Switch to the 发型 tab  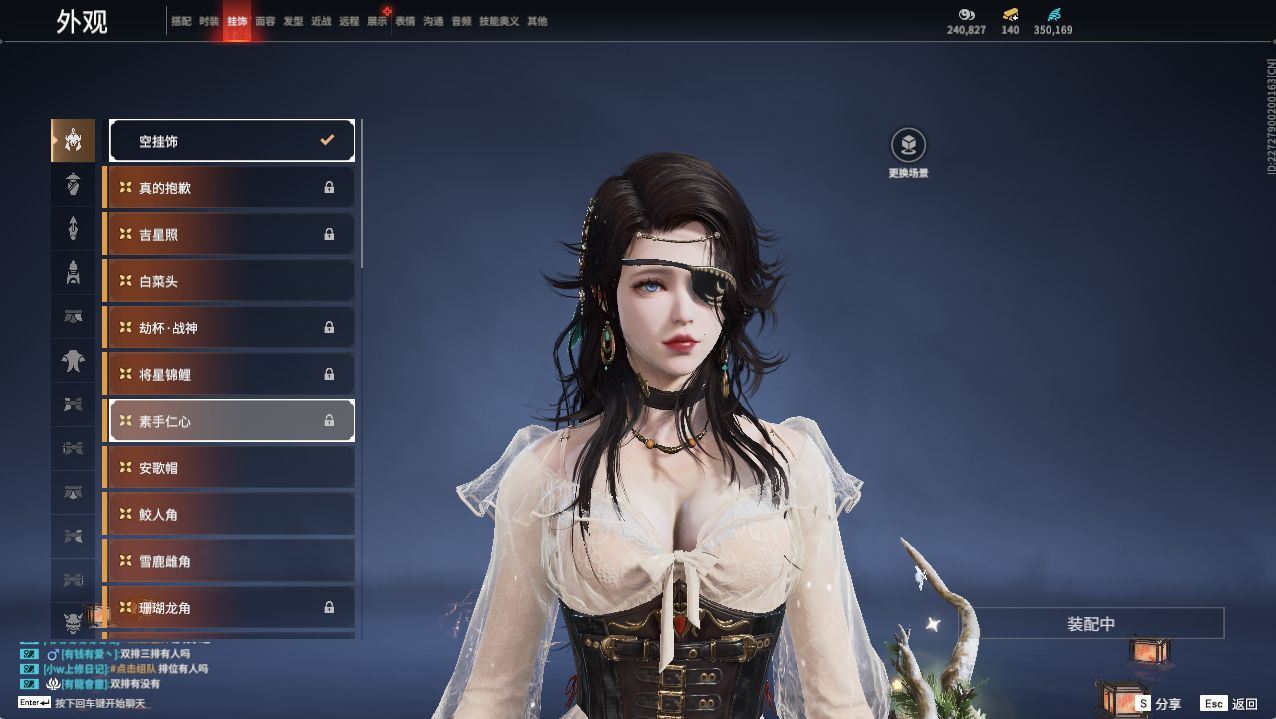[x=293, y=21]
